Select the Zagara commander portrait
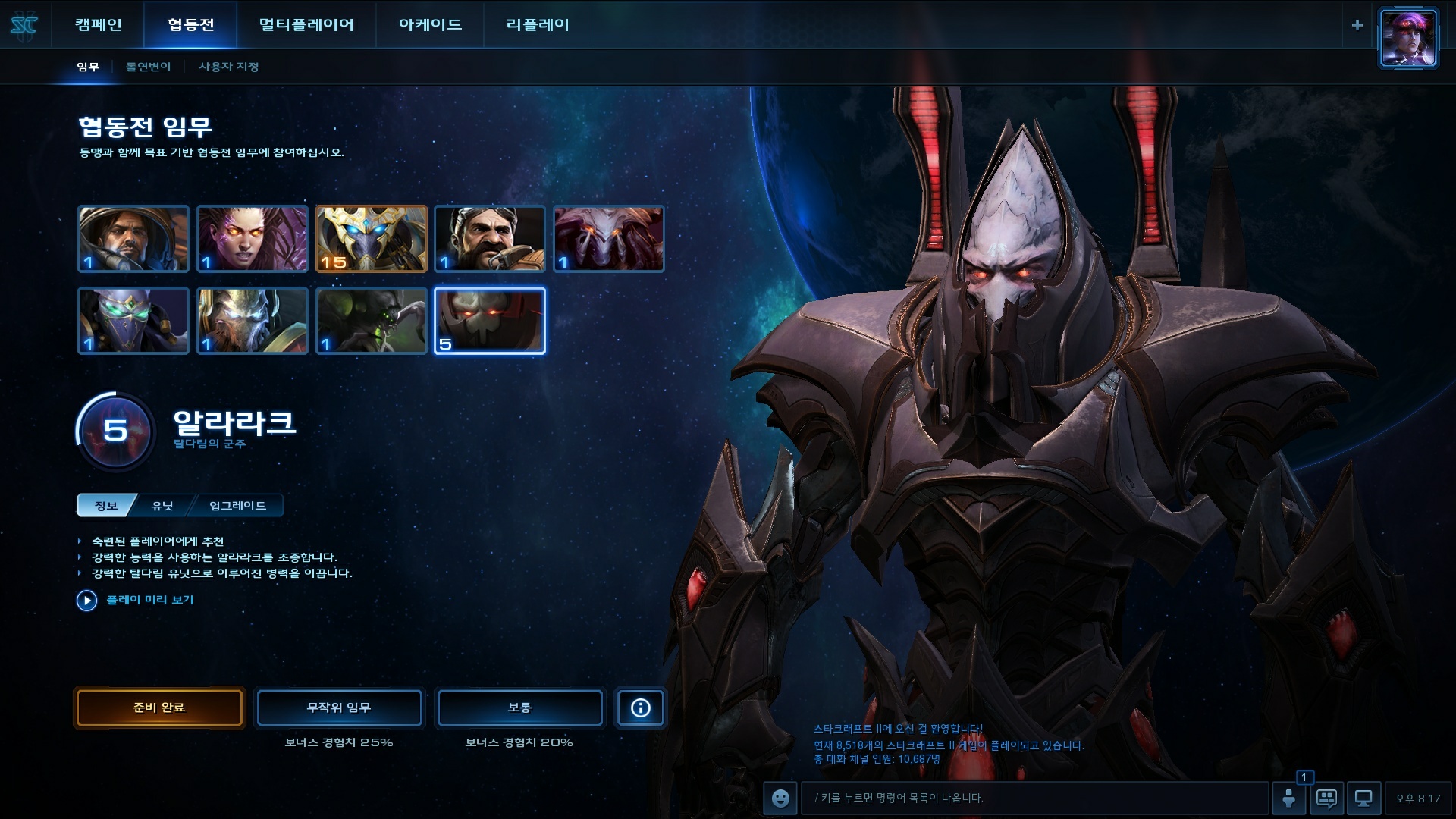1456x819 pixels. point(609,239)
